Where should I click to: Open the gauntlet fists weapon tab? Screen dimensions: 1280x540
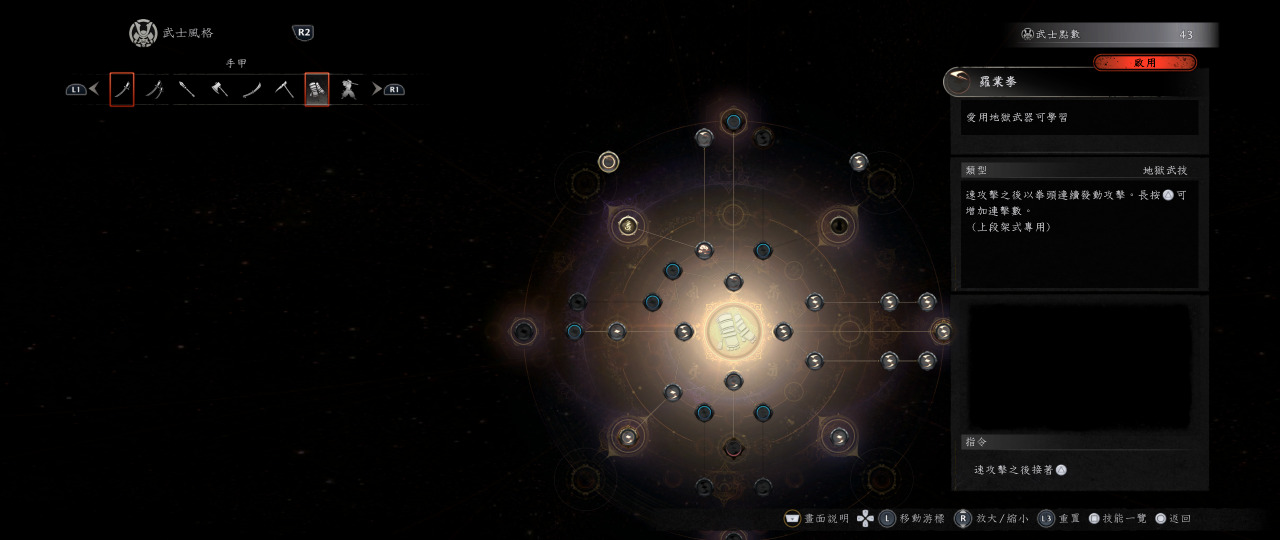click(317, 90)
